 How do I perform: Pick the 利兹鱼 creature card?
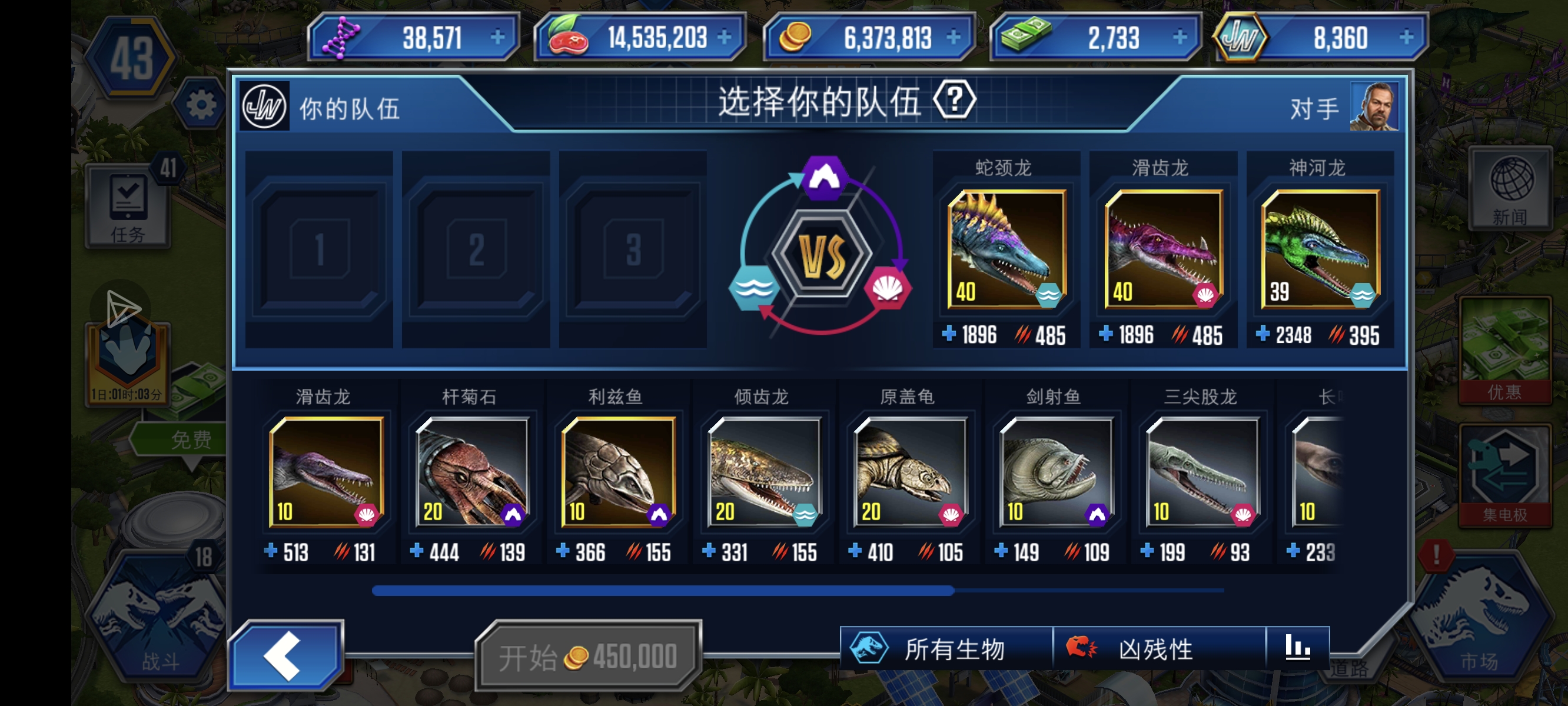[618, 472]
